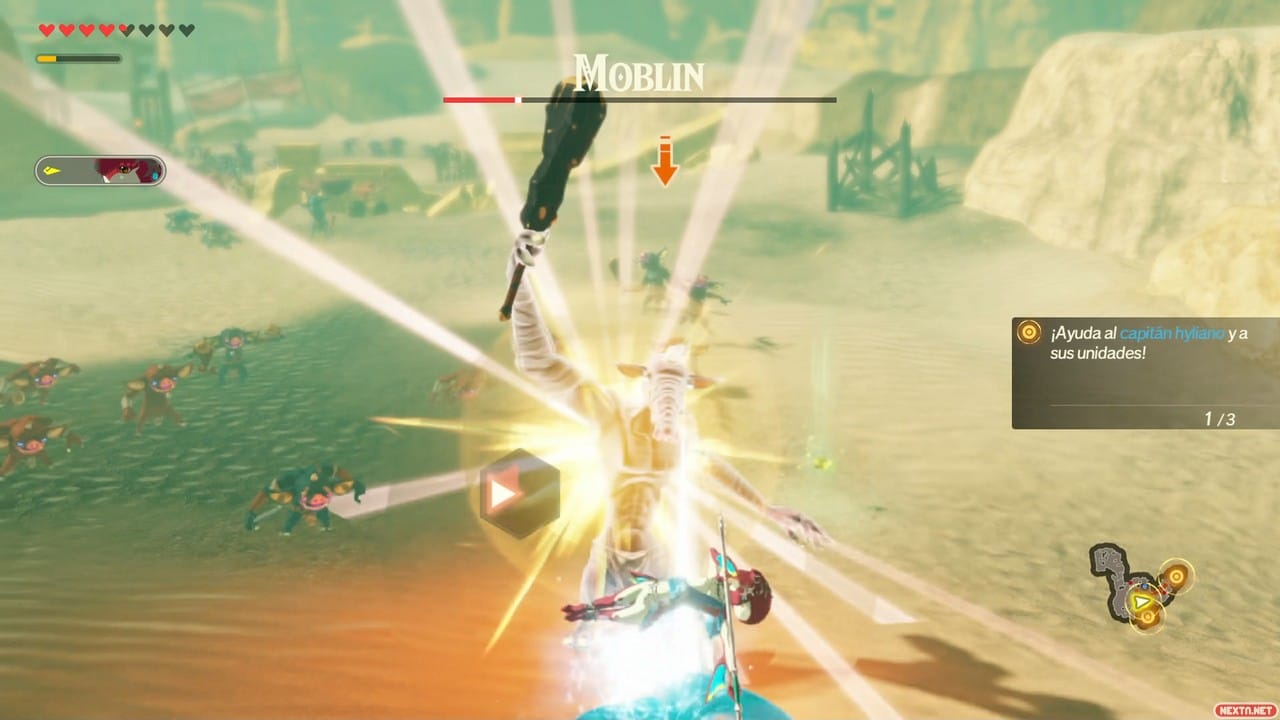Click the blue ally dot on the minimap
This screenshot has height=720, width=1280.
click(1145, 587)
